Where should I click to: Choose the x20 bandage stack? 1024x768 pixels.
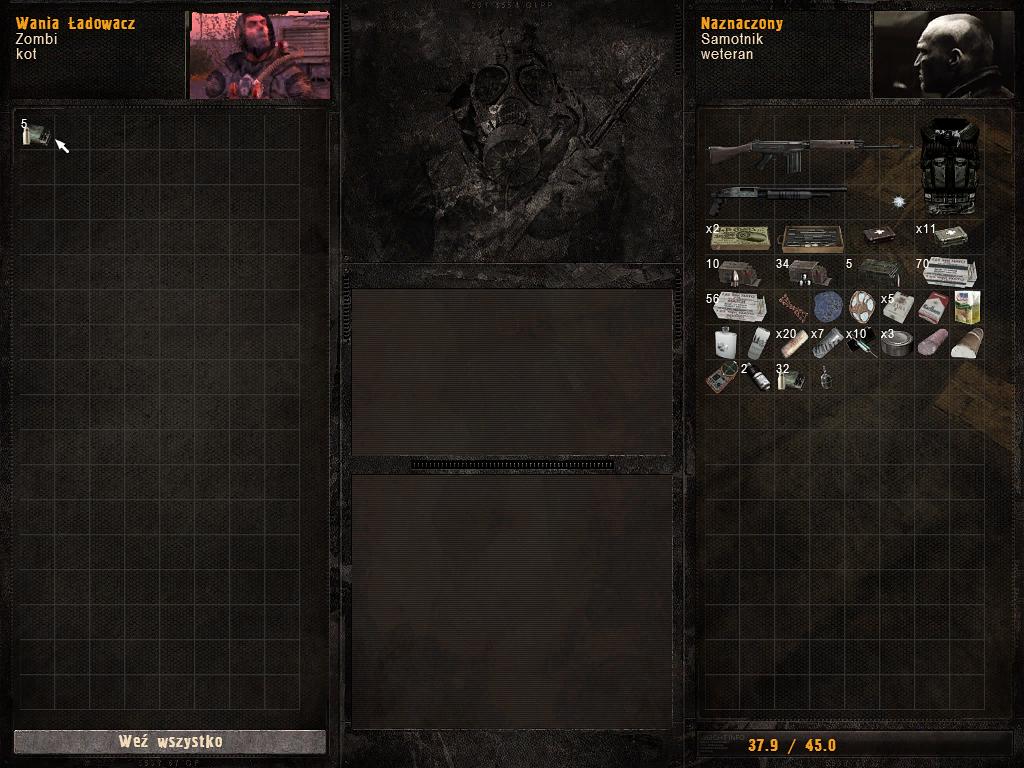coord(794,343)
